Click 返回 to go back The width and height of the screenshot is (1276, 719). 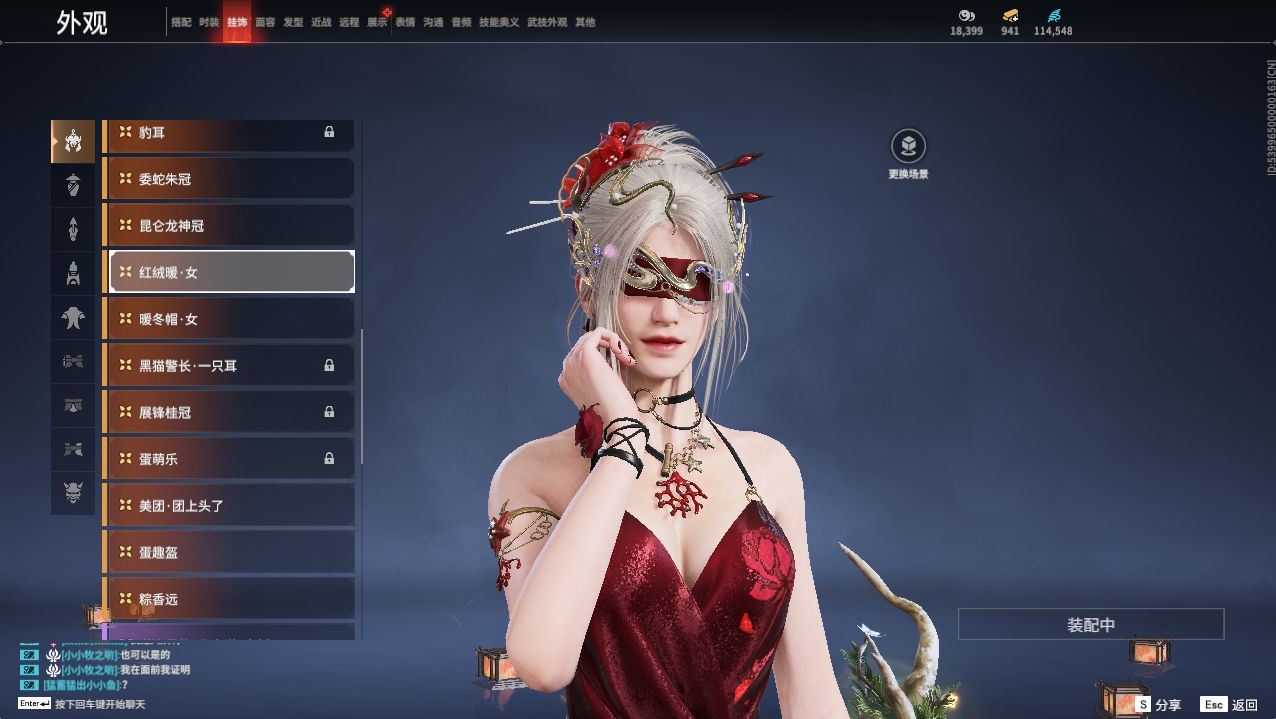coord(1230,705)
